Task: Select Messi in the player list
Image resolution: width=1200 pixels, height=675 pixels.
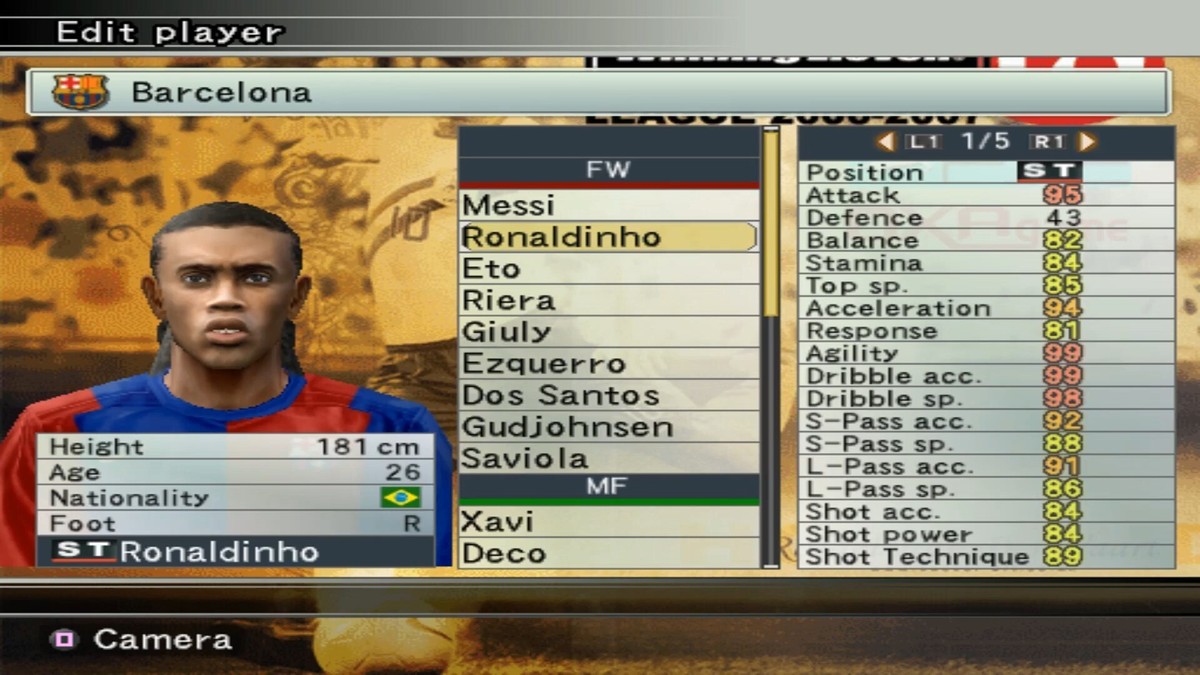Action: coord(608,205)
